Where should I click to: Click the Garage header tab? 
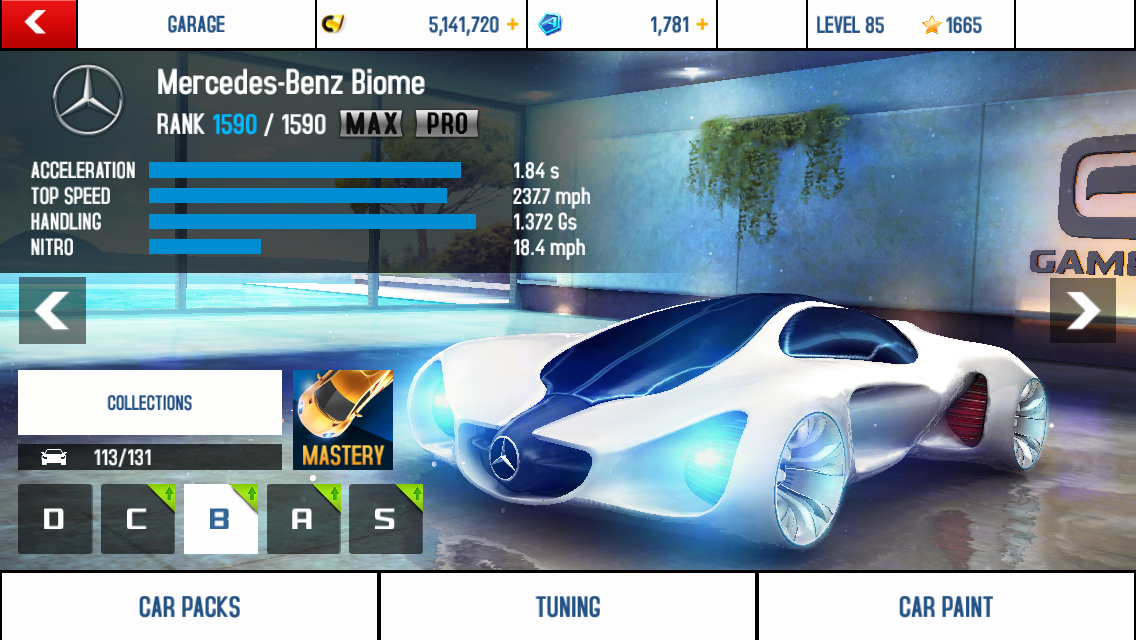(196, 25)
